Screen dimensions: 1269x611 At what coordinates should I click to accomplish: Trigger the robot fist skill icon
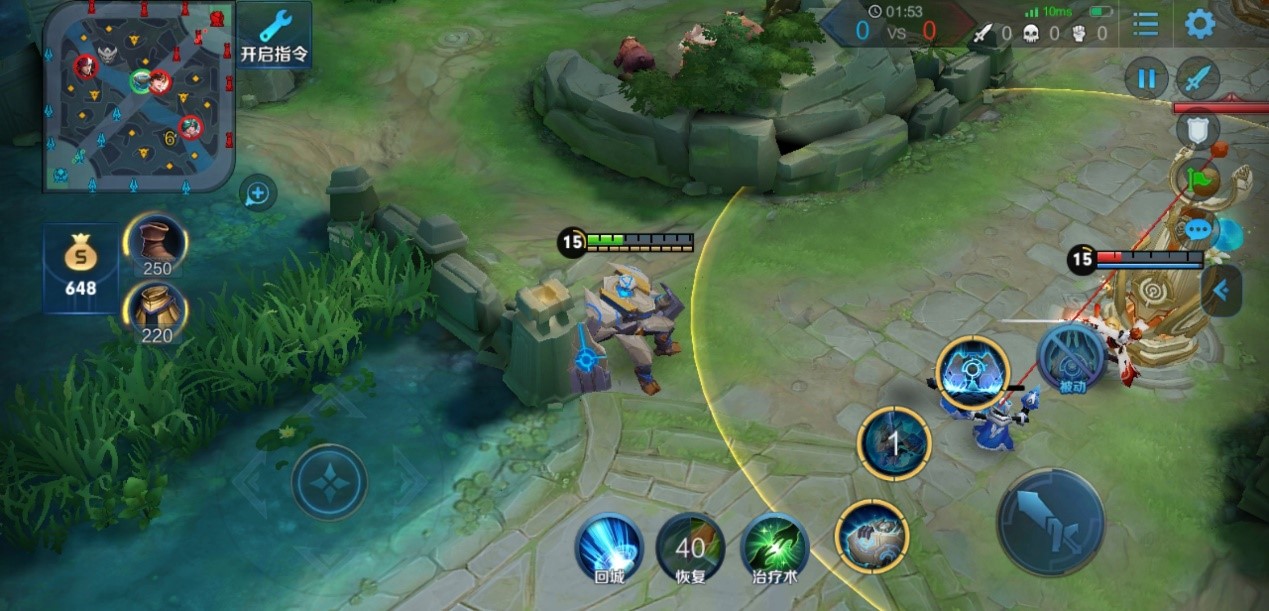[x=871, y=536]
